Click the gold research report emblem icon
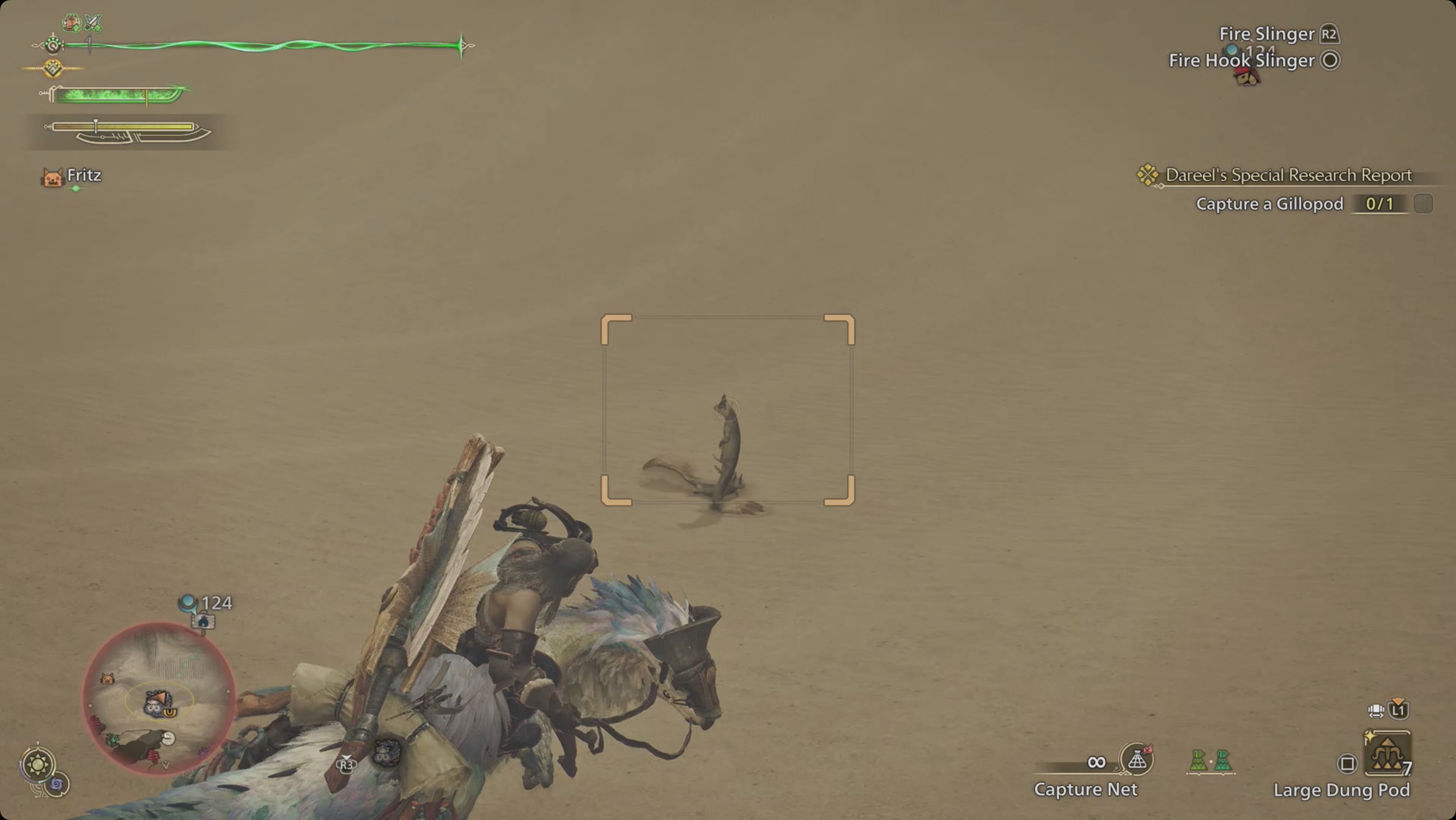1456x820 pixels. [x=1149, y=175]
